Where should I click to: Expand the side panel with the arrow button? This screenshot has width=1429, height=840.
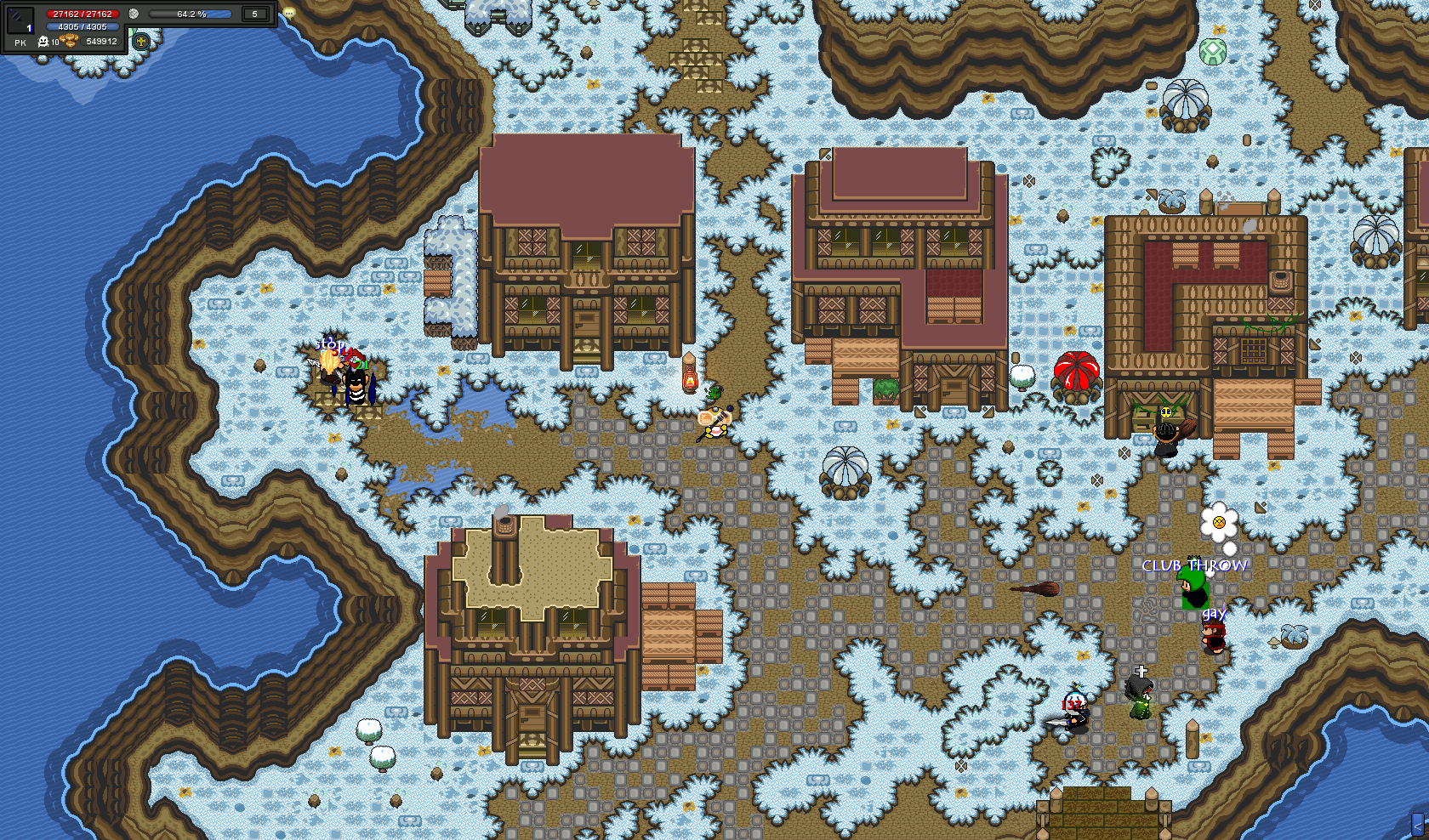[x=1418, y=824]
